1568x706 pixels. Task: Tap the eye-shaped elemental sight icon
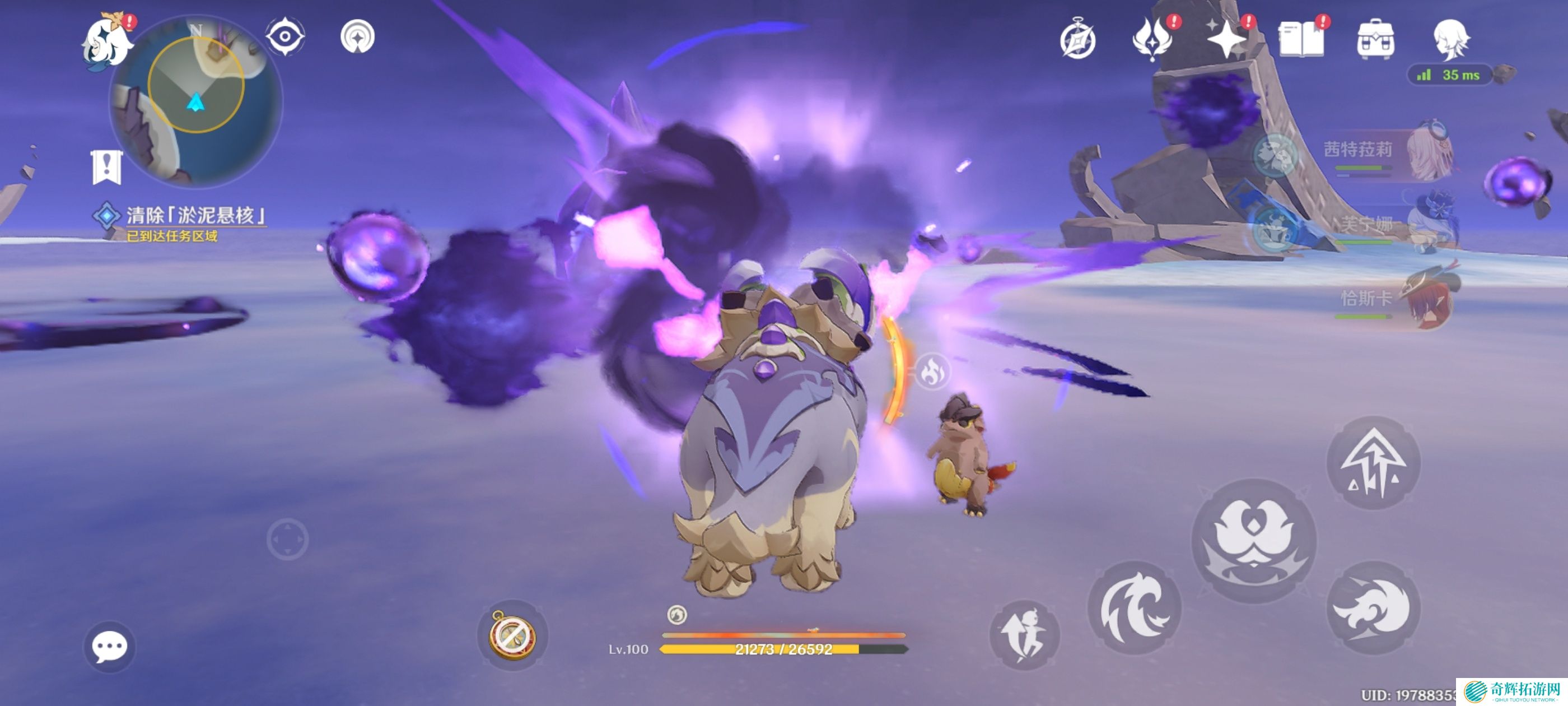(285, 36)
